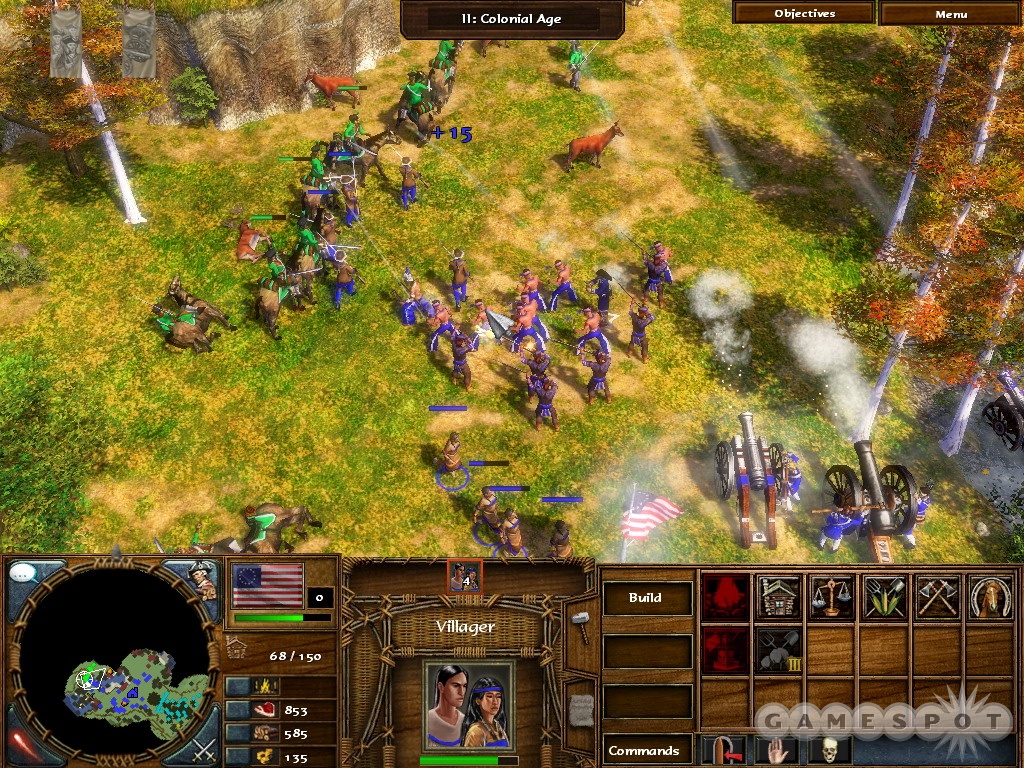Delete the unit with the skull icon
The image size is (1024, 768).
point(829,750)
